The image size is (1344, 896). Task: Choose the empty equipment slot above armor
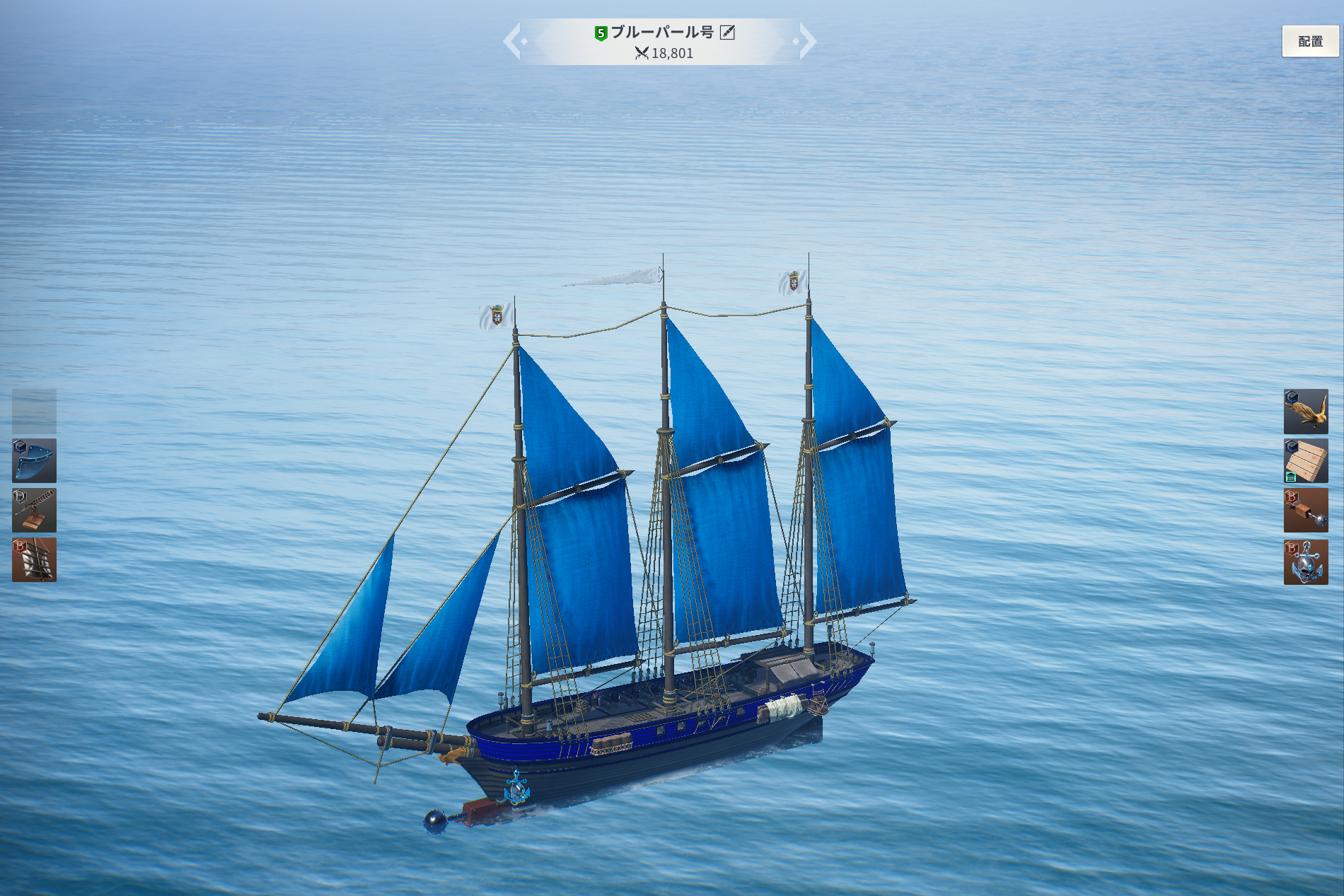click(34, 411)
